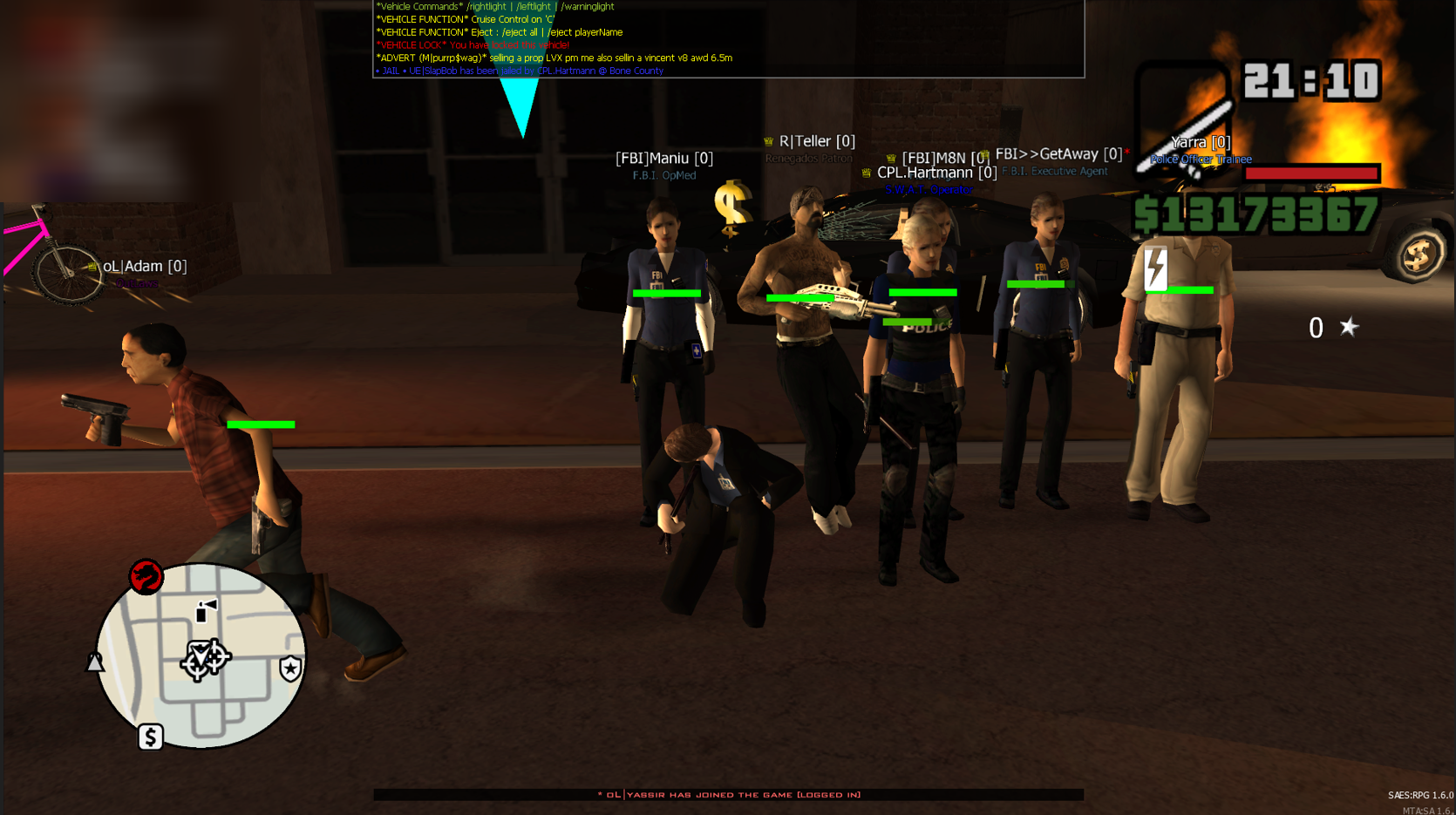The image size is (1456, 815).
Task: Select the nightstick weapon icon
Action: [1184, 122]
